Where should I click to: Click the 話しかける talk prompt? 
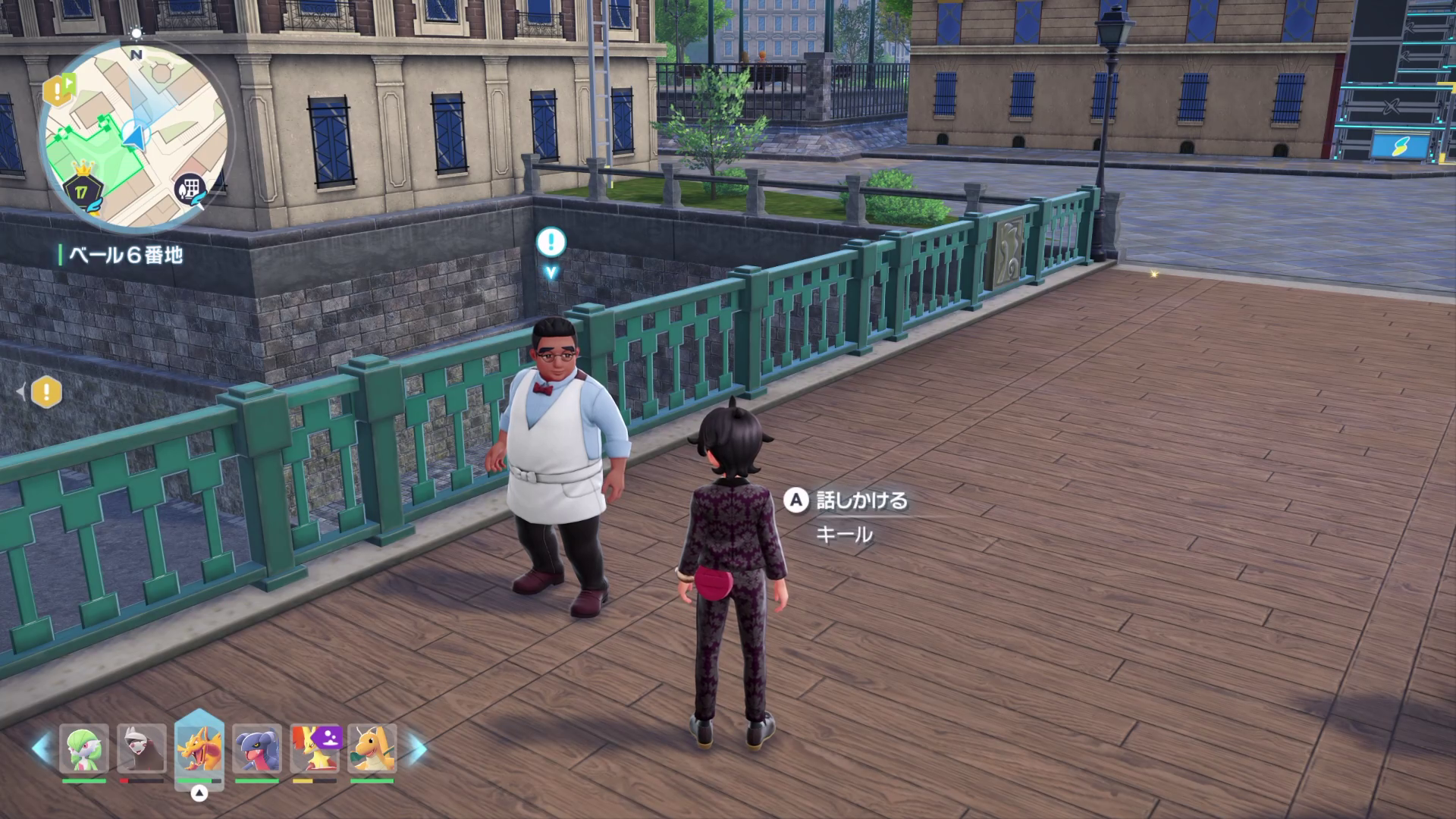coord(849,500)
